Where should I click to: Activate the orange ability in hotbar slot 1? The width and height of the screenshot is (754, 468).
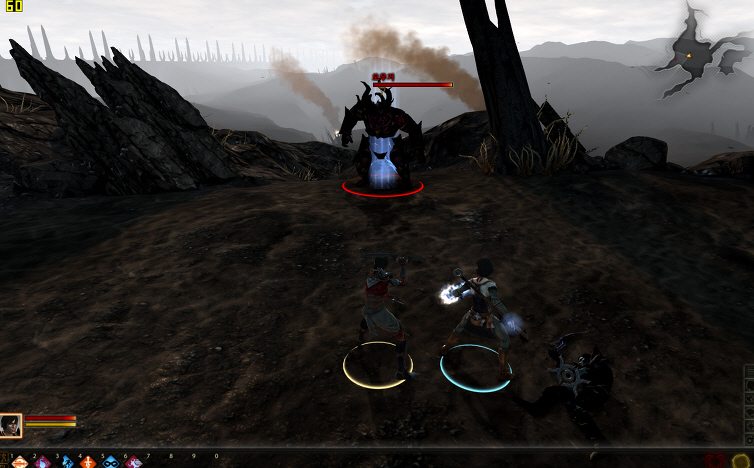tap(19, 462)
